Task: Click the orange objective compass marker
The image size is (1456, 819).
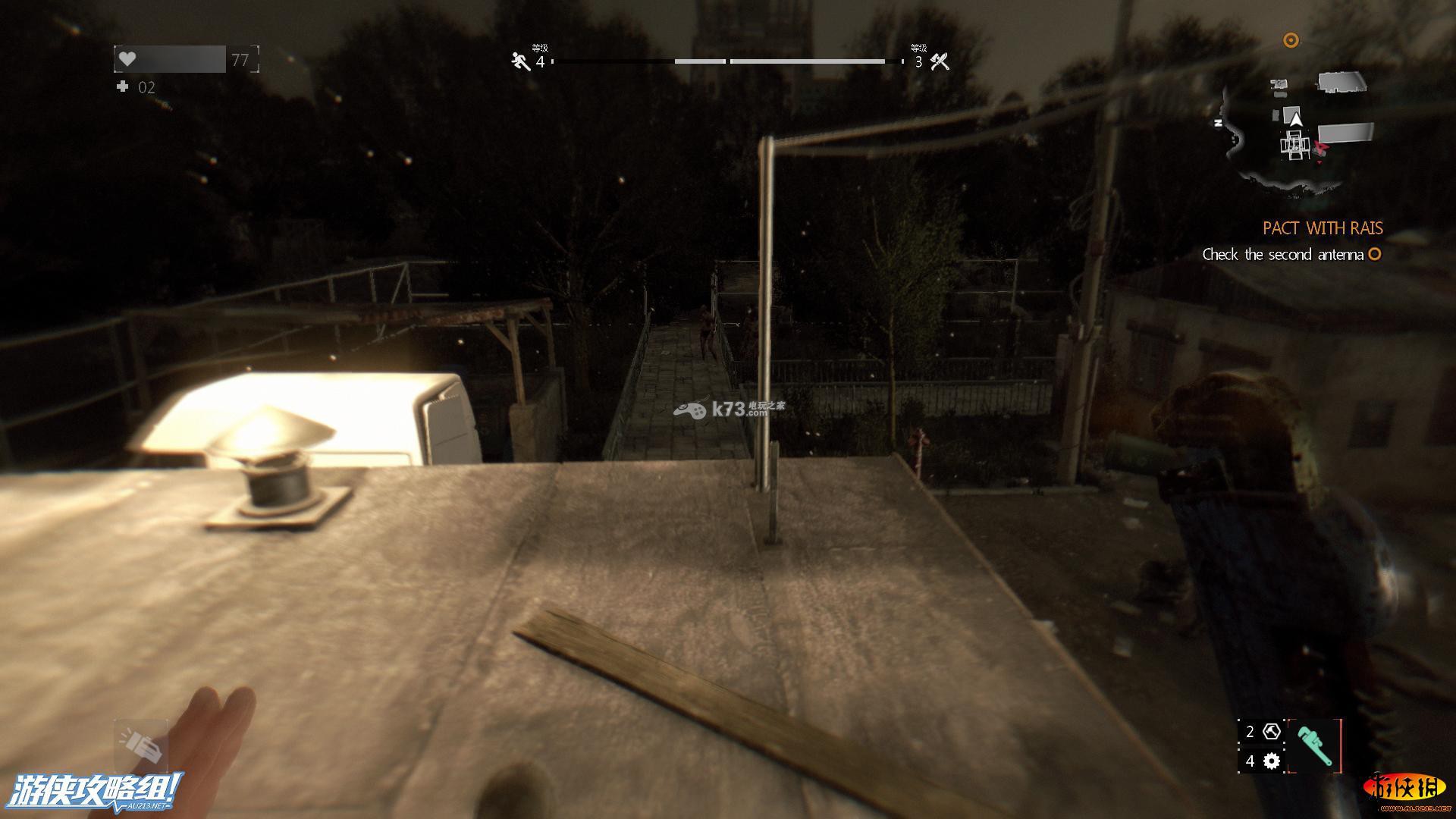Action: tap(1291, 40)
